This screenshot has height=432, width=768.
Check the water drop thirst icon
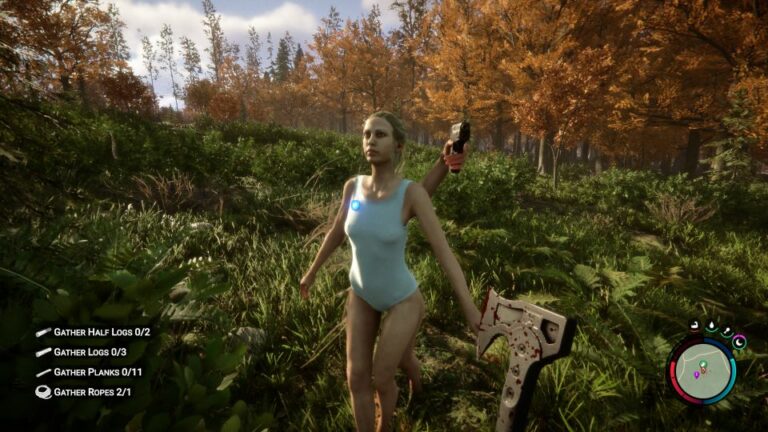point(709,327)
